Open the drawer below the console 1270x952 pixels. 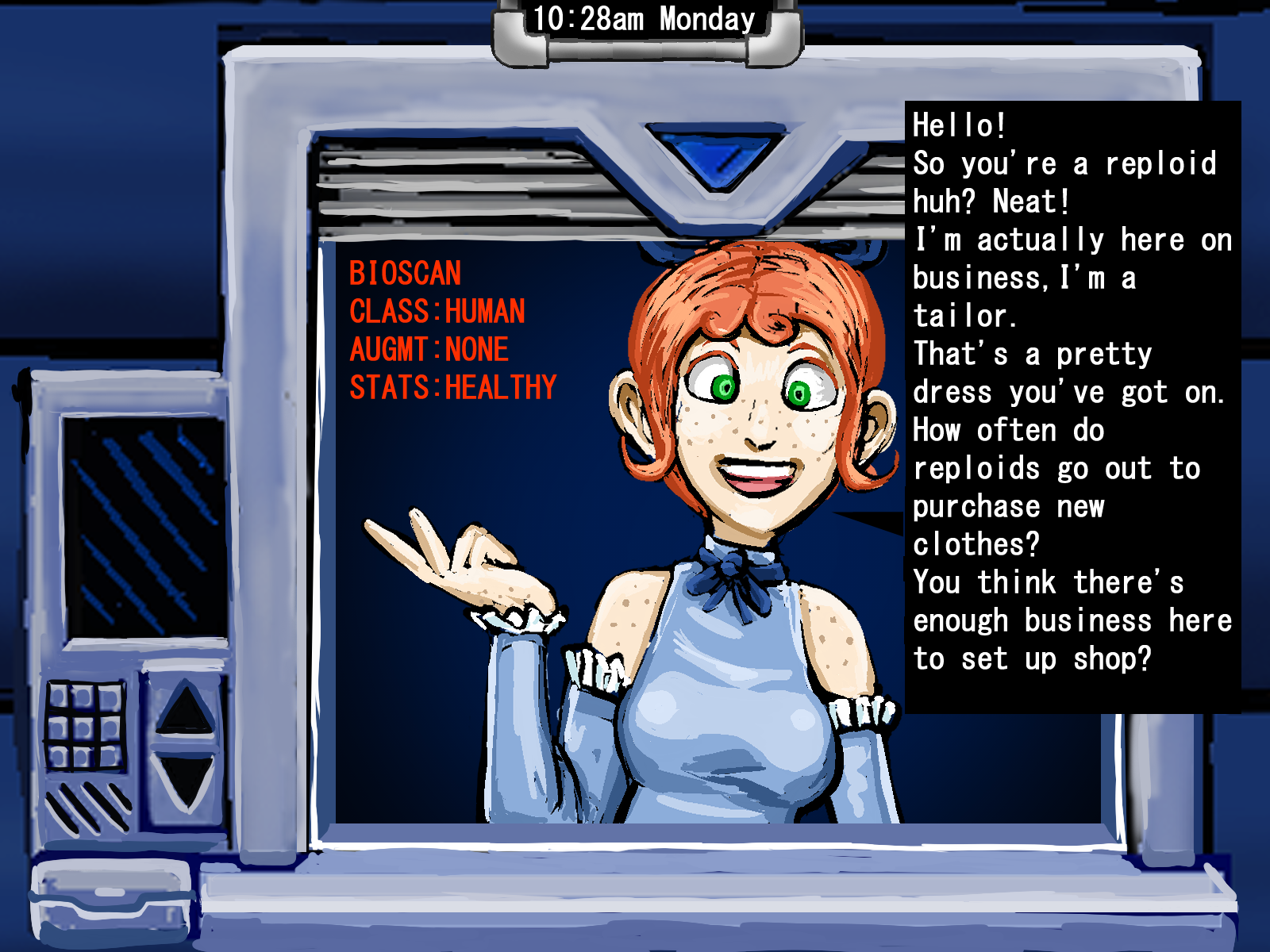[x=111, y=899]
